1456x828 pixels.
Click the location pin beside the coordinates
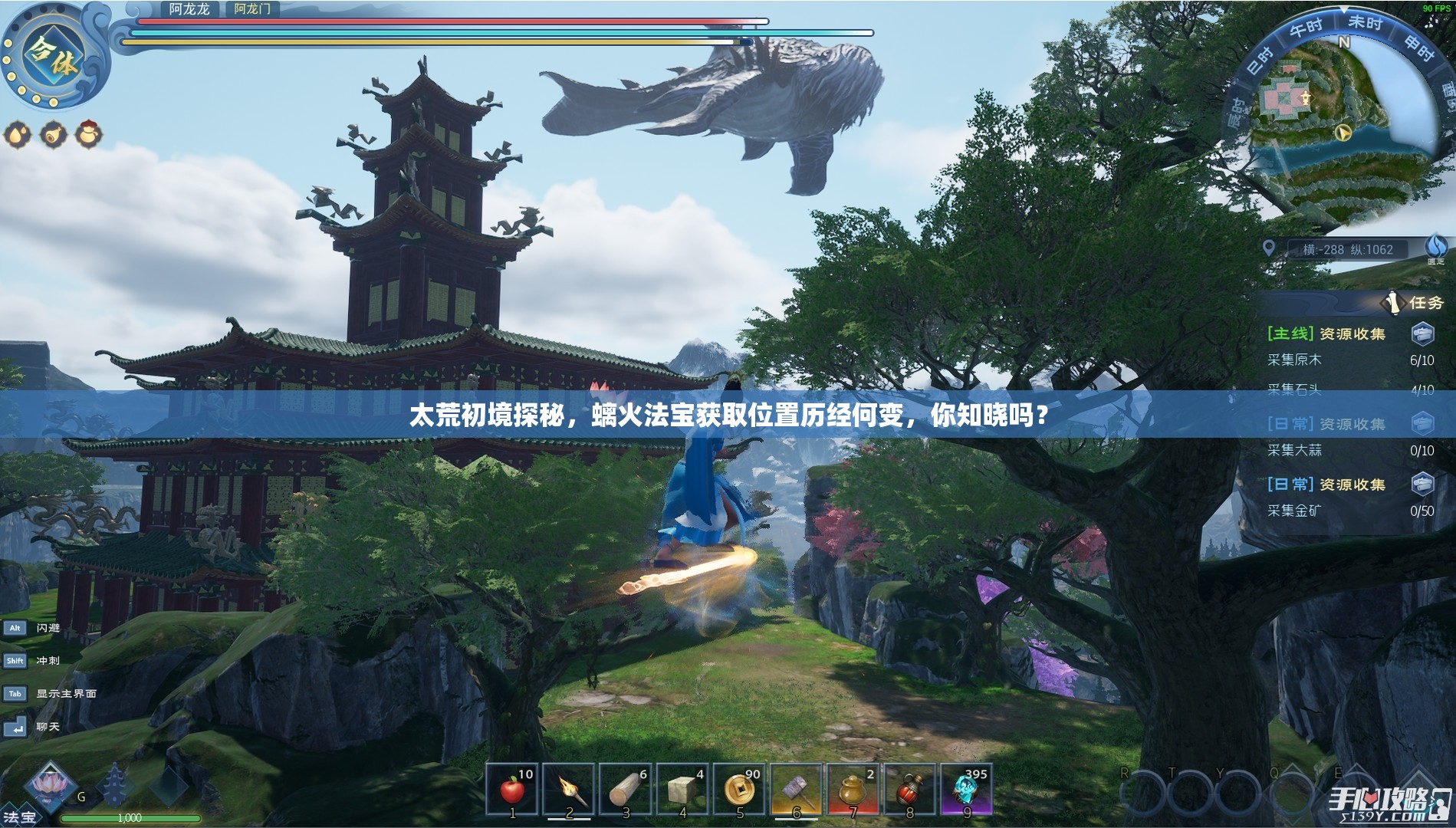tap(1269, 248)
